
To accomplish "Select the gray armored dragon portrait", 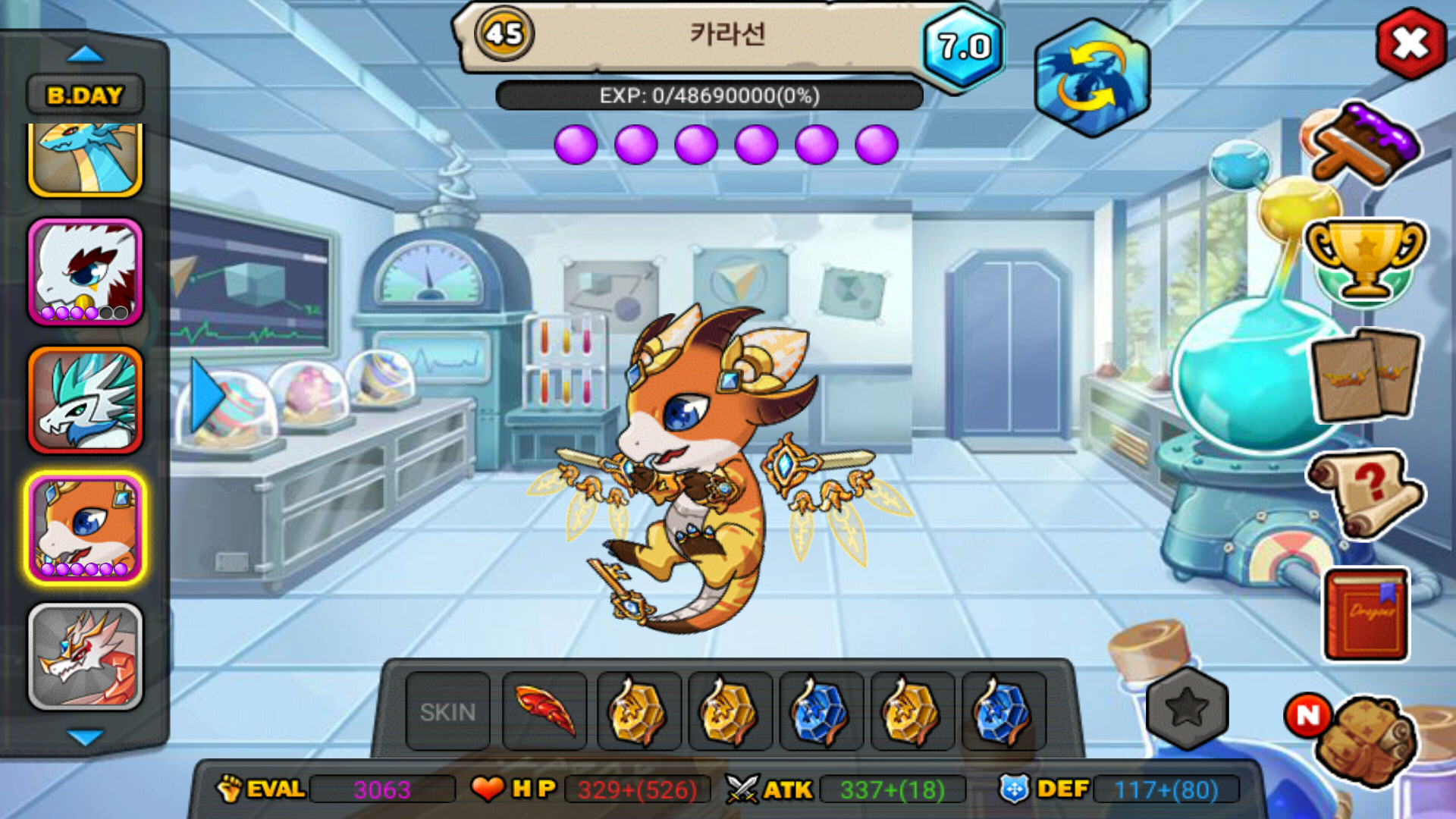I will point(85,657).
